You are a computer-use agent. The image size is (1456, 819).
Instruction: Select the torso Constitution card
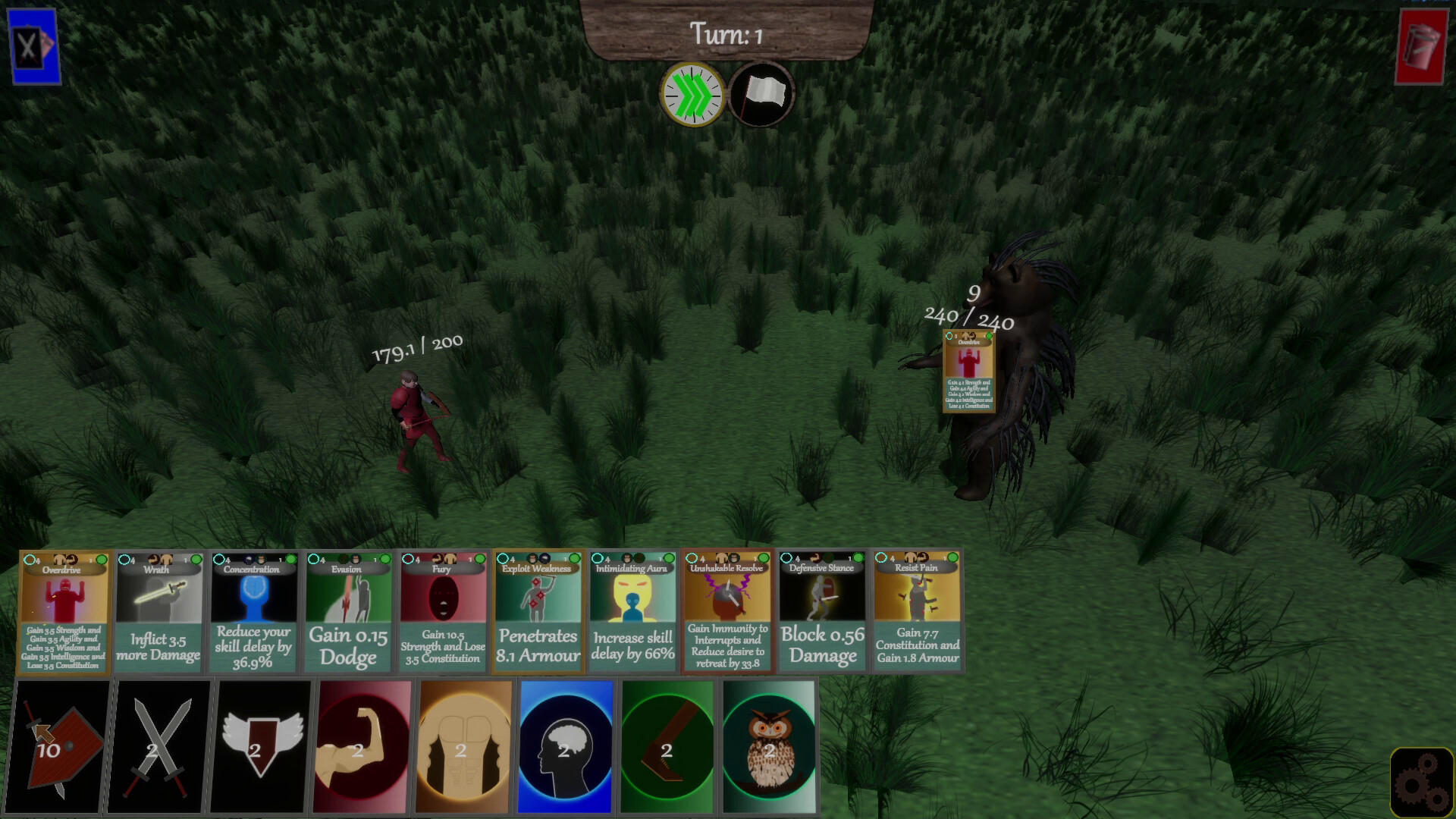[x=463, y=747]
